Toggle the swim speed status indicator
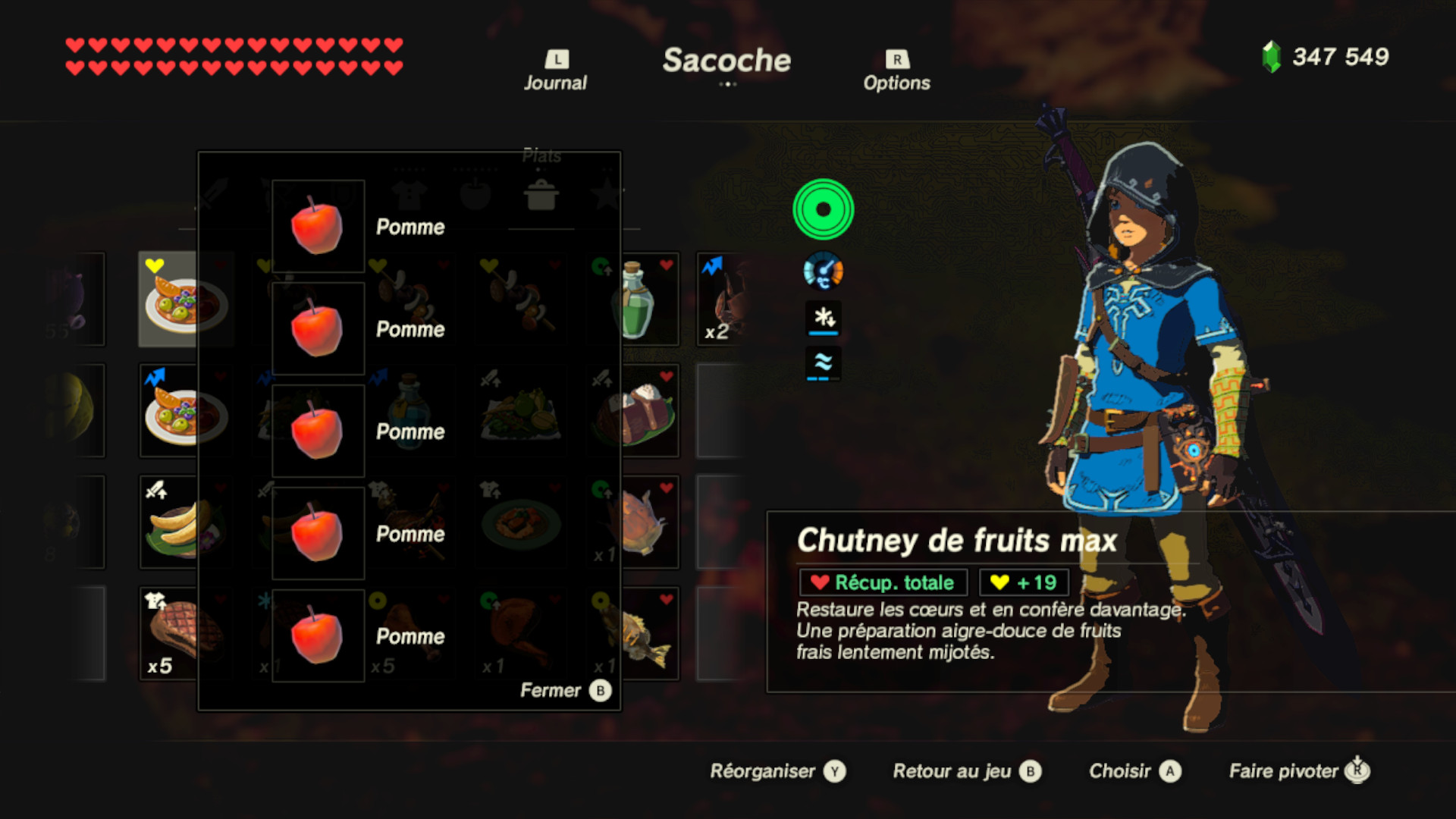1456x819 pixels. pos(823,363)
